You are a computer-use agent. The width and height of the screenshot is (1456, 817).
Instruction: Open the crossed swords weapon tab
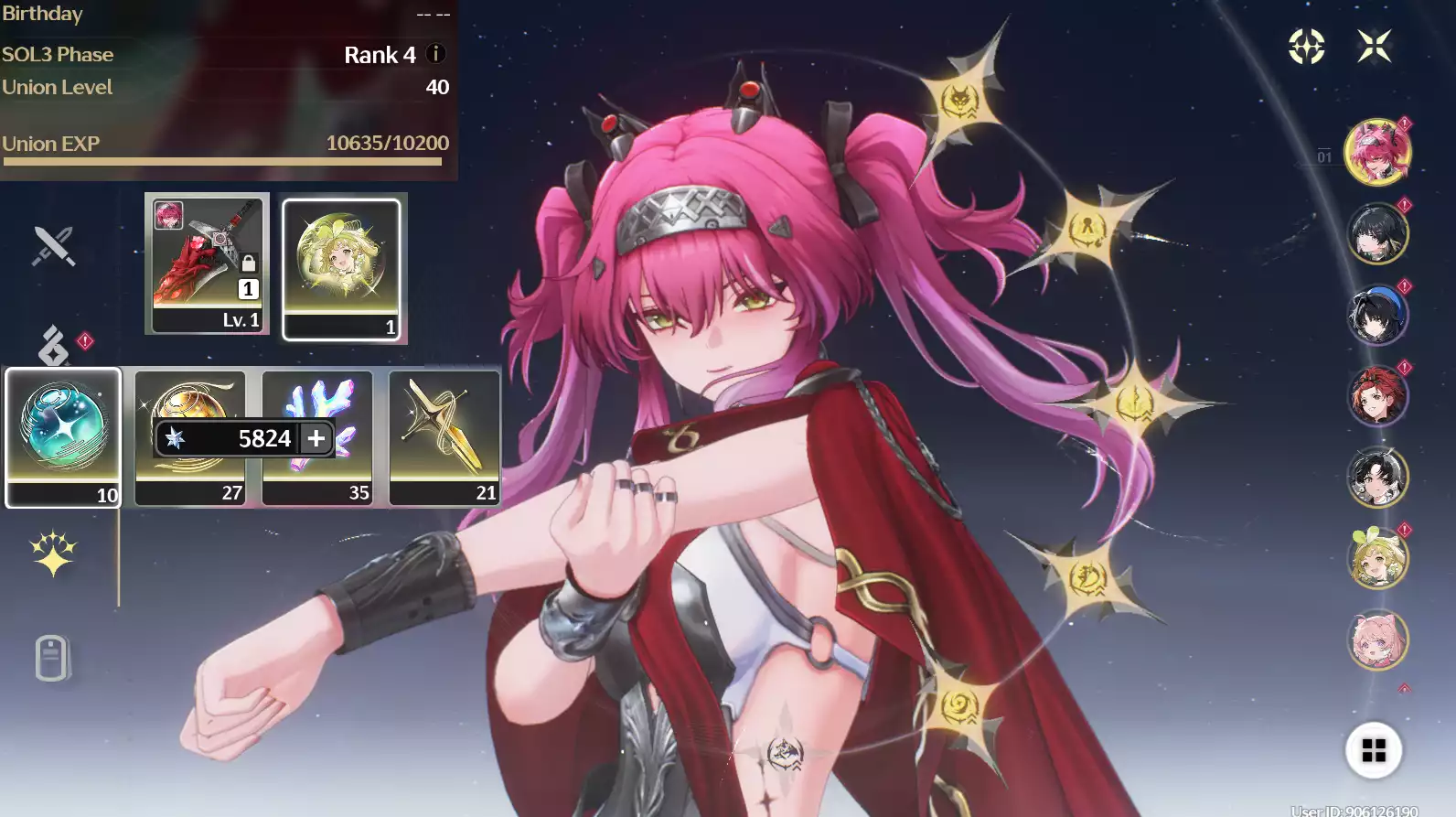tap(53, 246)
